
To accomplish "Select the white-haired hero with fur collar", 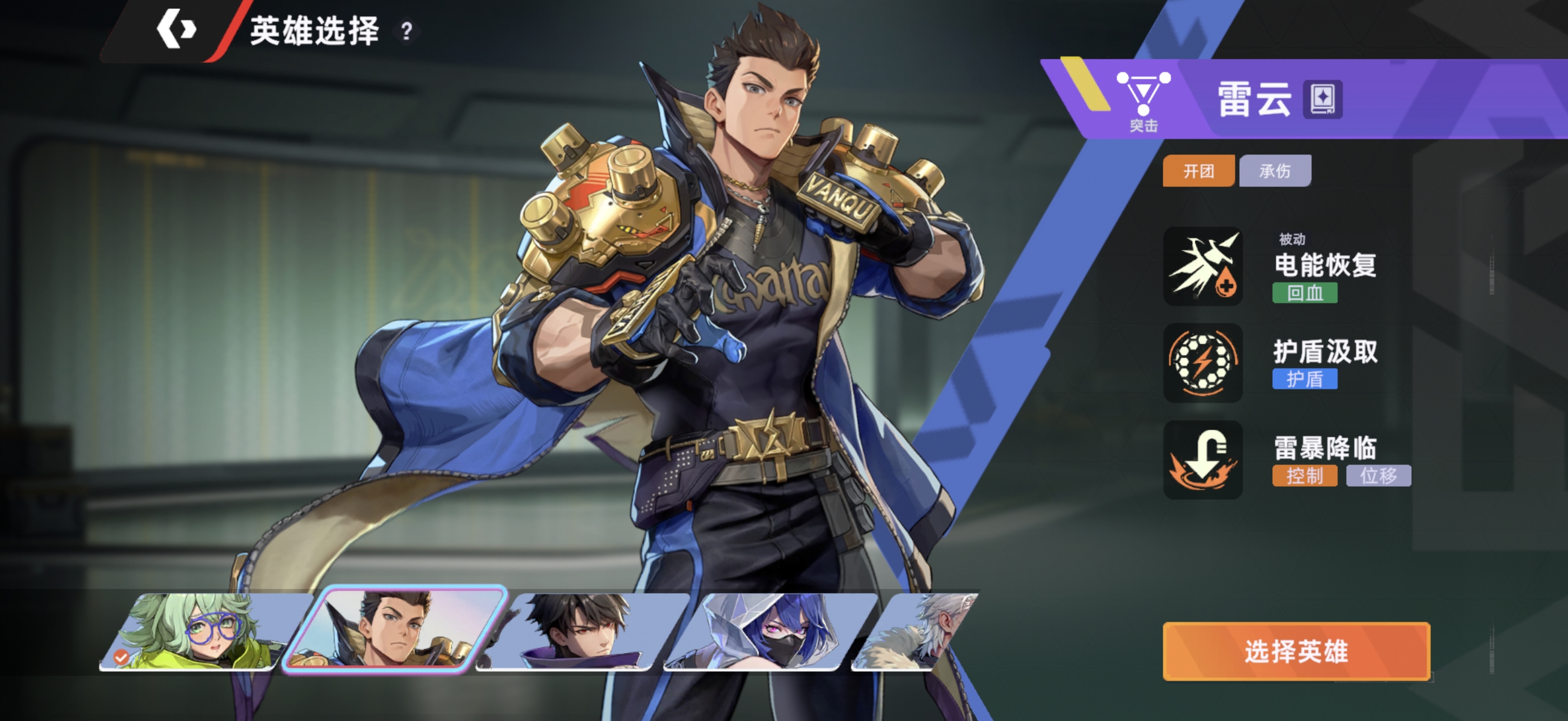I will (x=919, y=631).
